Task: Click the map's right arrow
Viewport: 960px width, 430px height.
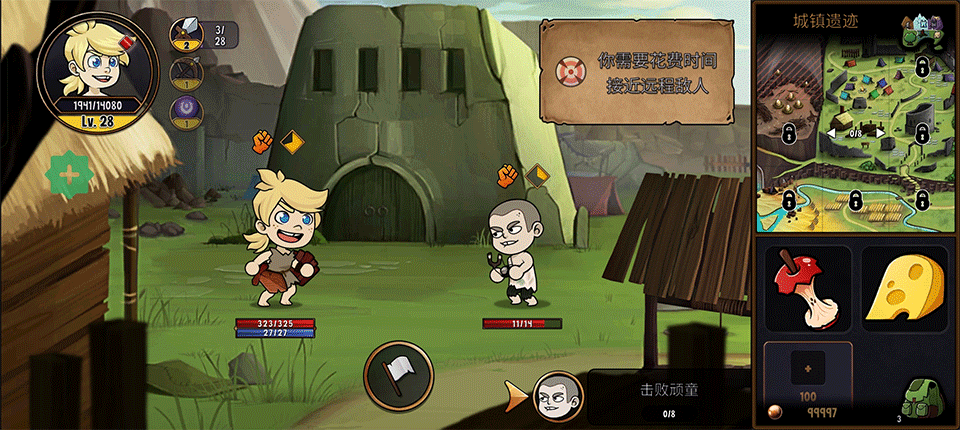Action: click(879, 133)
